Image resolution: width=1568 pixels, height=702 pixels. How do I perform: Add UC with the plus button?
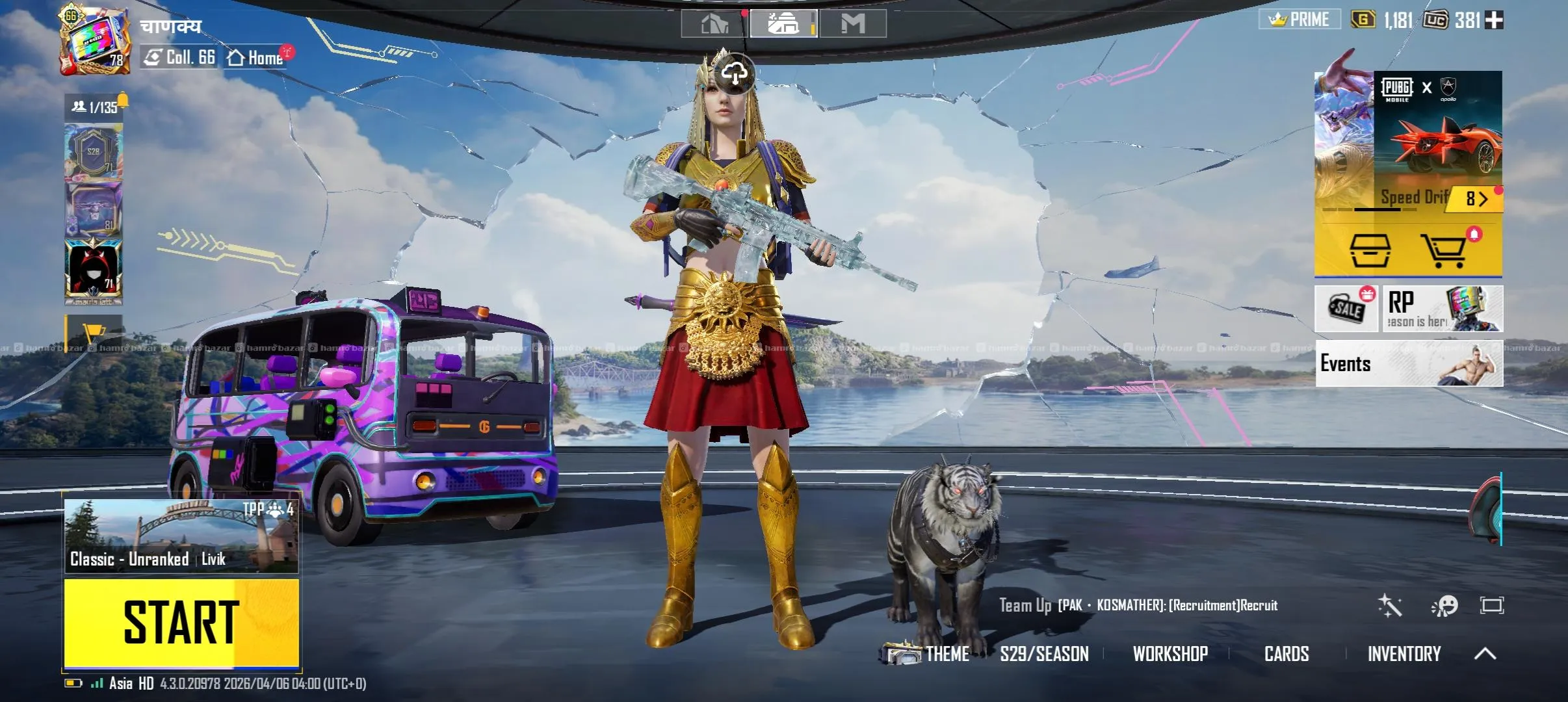(1494, 20)
